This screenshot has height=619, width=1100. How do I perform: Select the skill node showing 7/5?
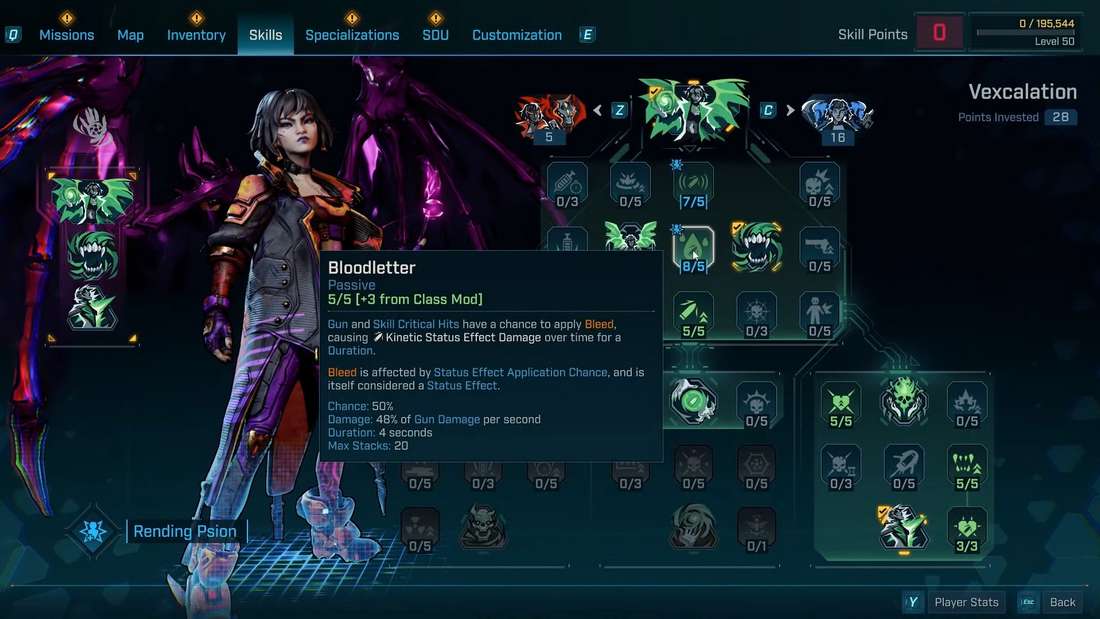point(693,184)
